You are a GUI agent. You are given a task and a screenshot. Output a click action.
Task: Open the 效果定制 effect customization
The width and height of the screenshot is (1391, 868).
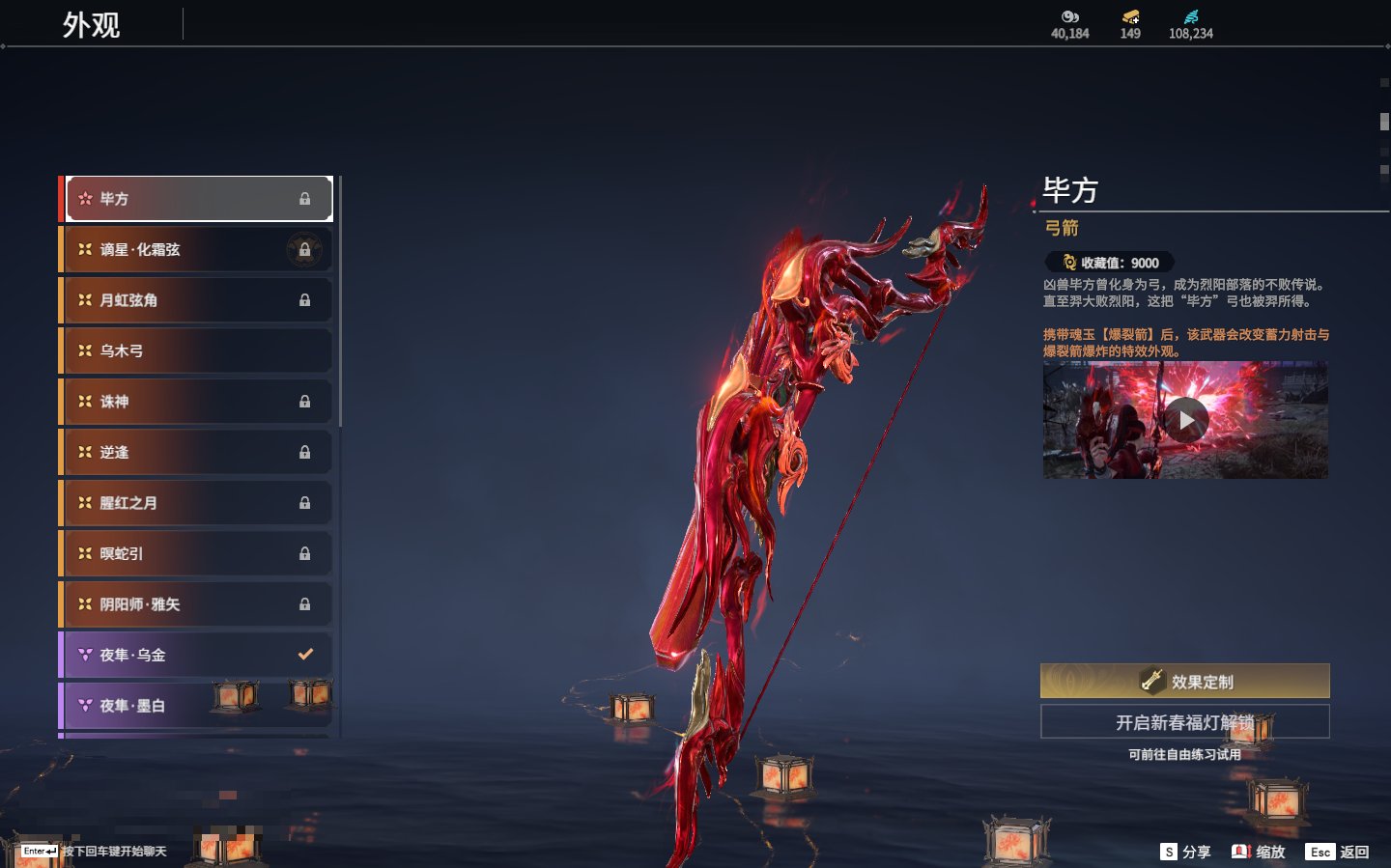(x=1184, y=681)
